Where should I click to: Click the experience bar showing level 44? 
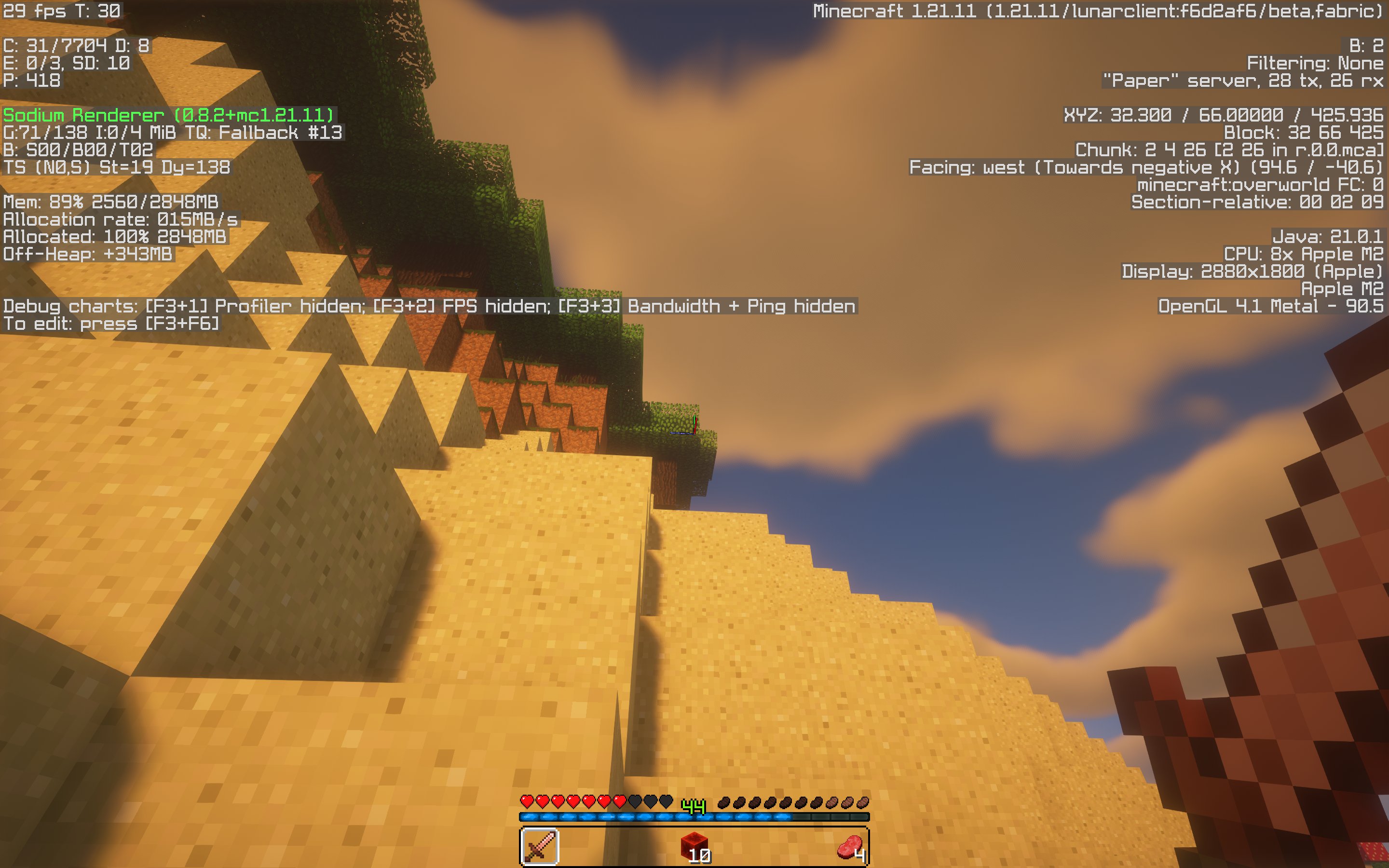click(x=695, y=814)
